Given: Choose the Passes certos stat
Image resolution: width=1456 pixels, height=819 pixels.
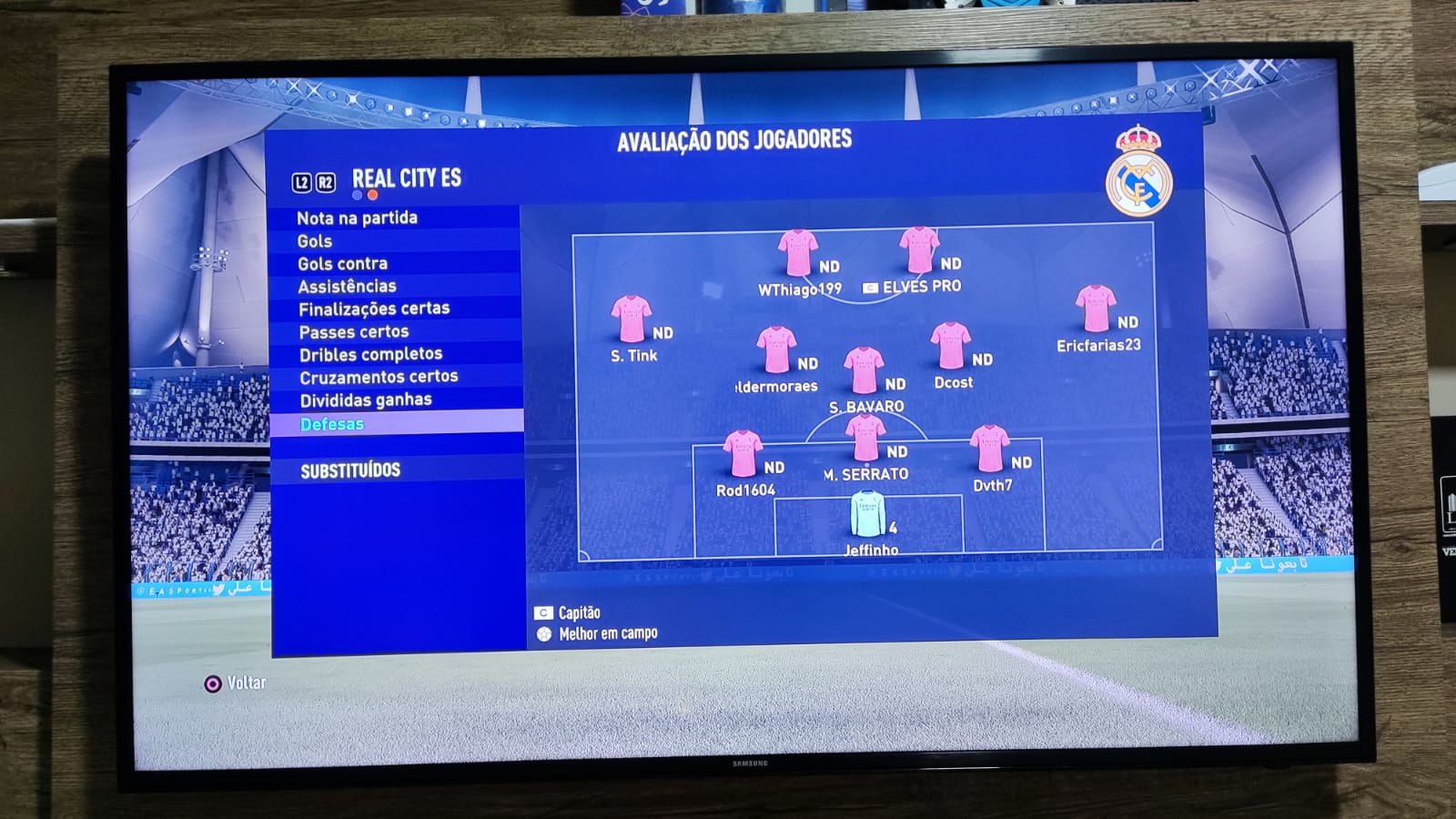Looking at the screenshot, I should coord(354,332).
